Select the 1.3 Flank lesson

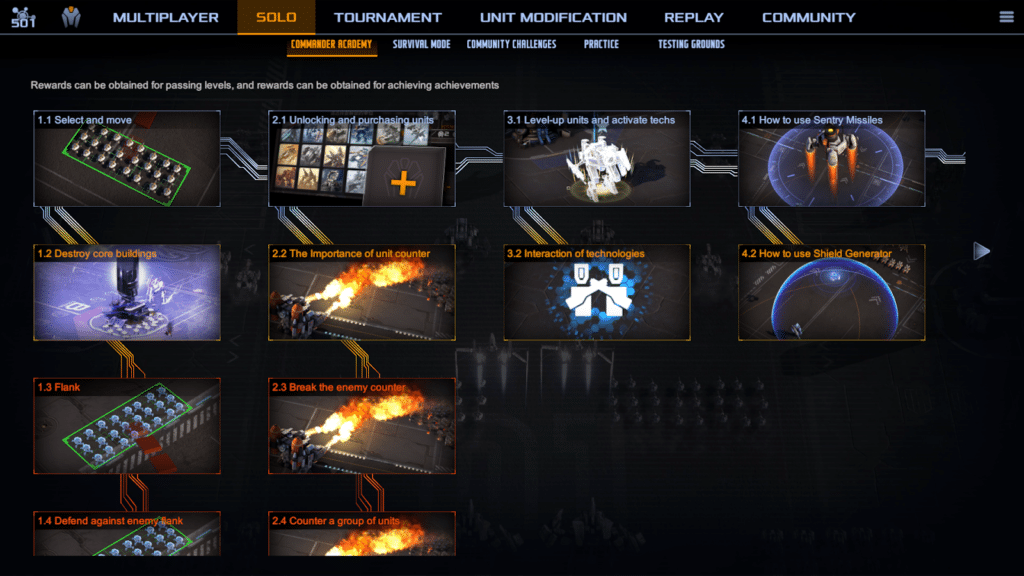point(127,426)
